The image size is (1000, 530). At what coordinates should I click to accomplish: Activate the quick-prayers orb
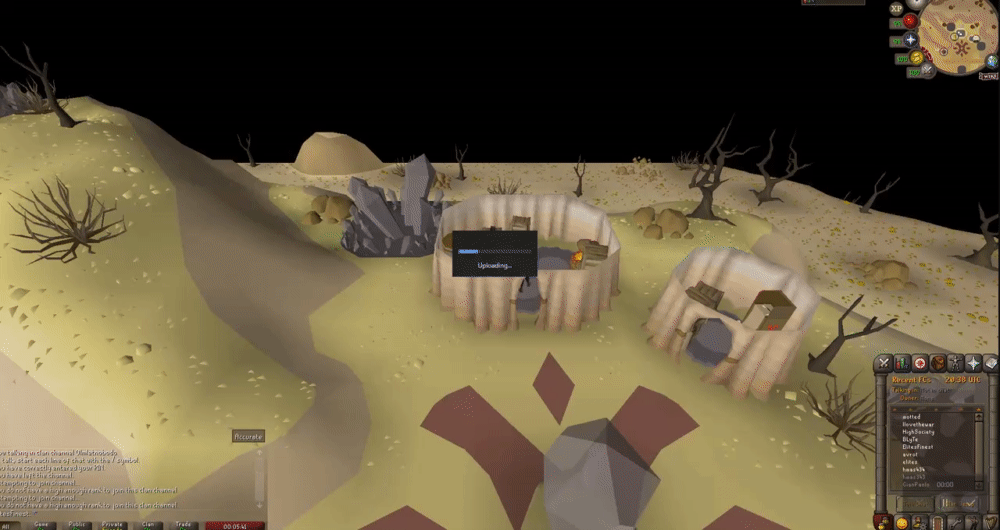click(x=911, y=41)
